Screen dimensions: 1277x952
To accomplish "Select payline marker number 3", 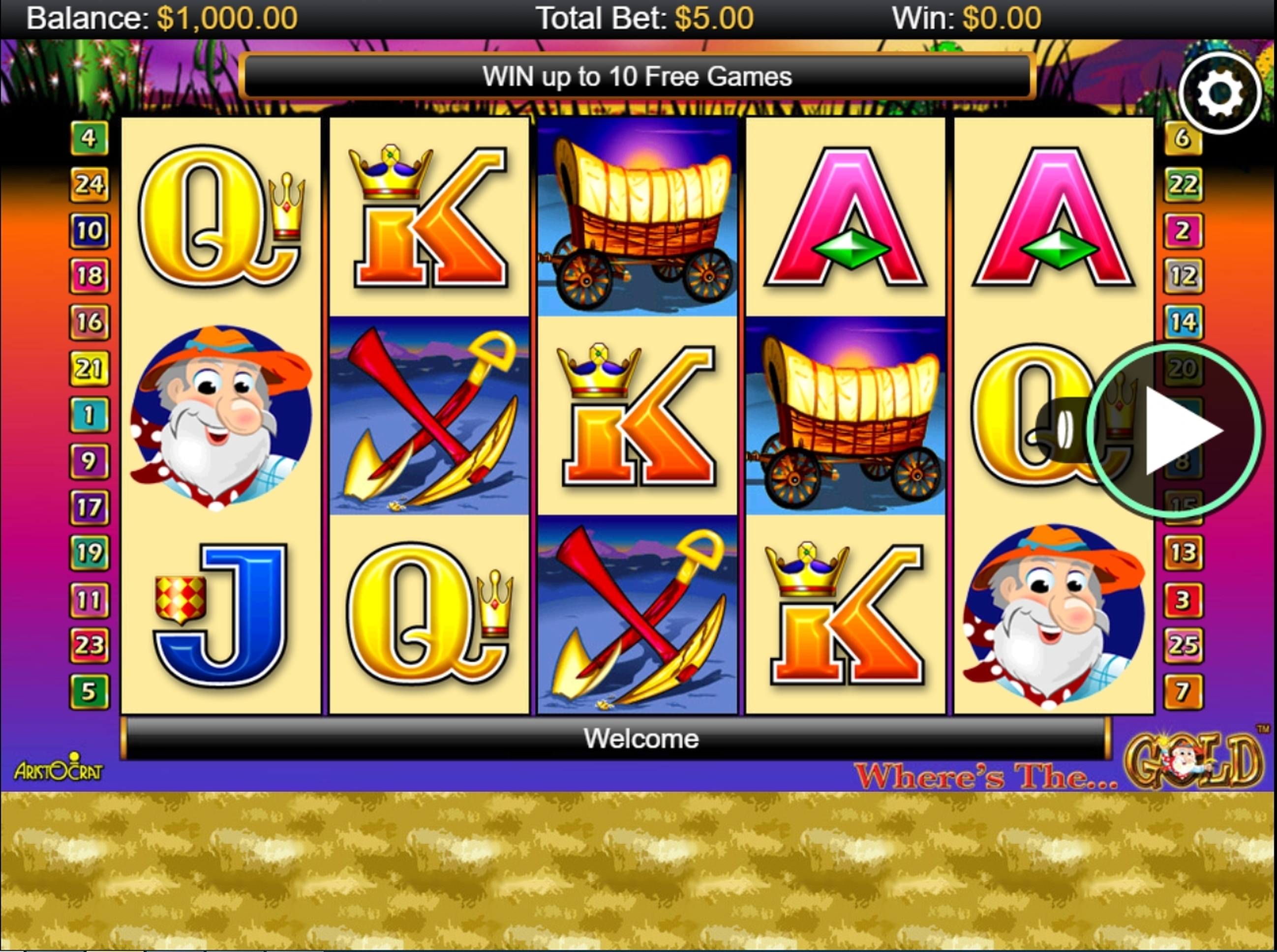I will coord(1183,600).
